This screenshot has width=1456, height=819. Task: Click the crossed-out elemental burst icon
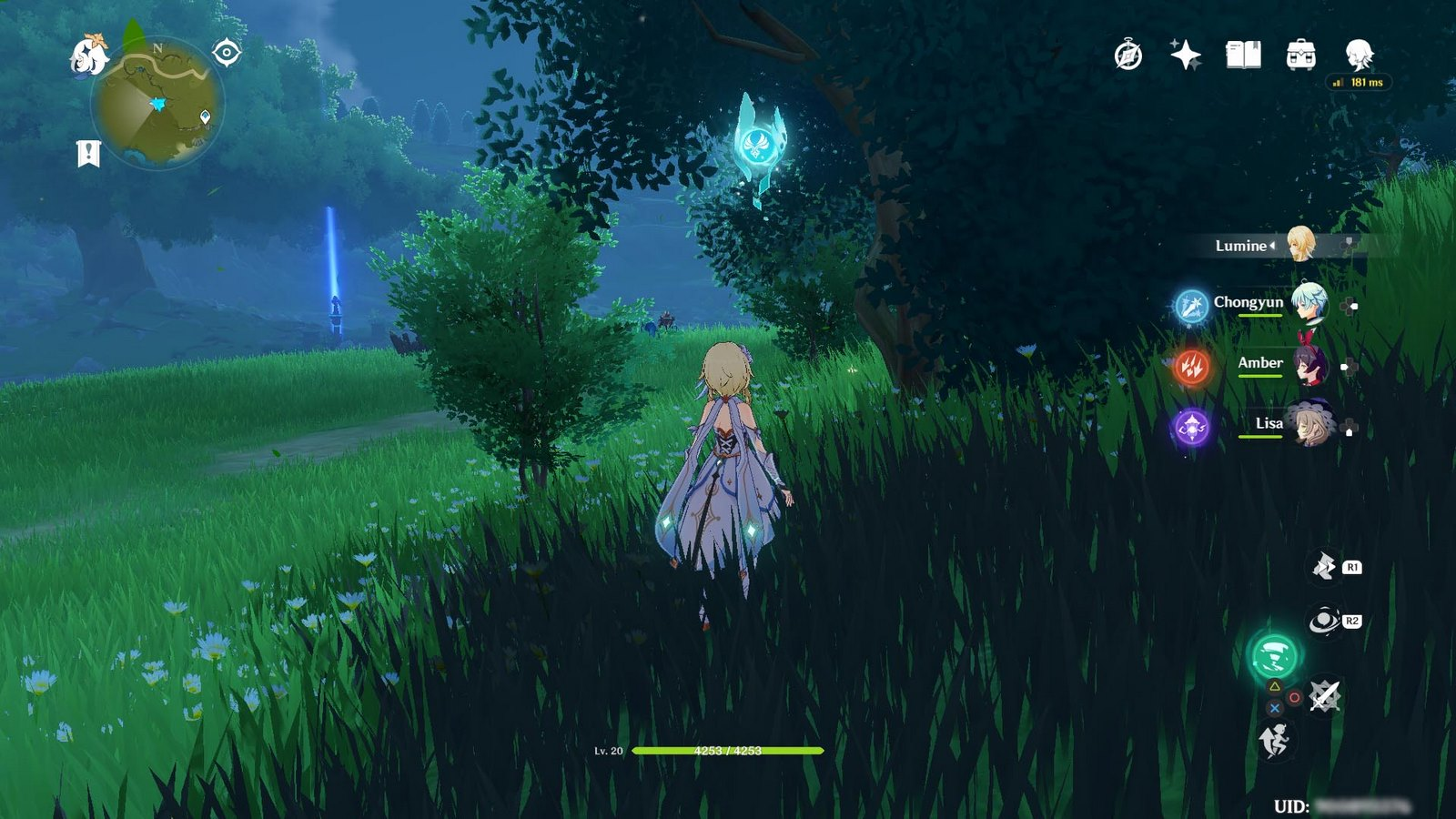pyautogui.click(x=1324, y=696)
